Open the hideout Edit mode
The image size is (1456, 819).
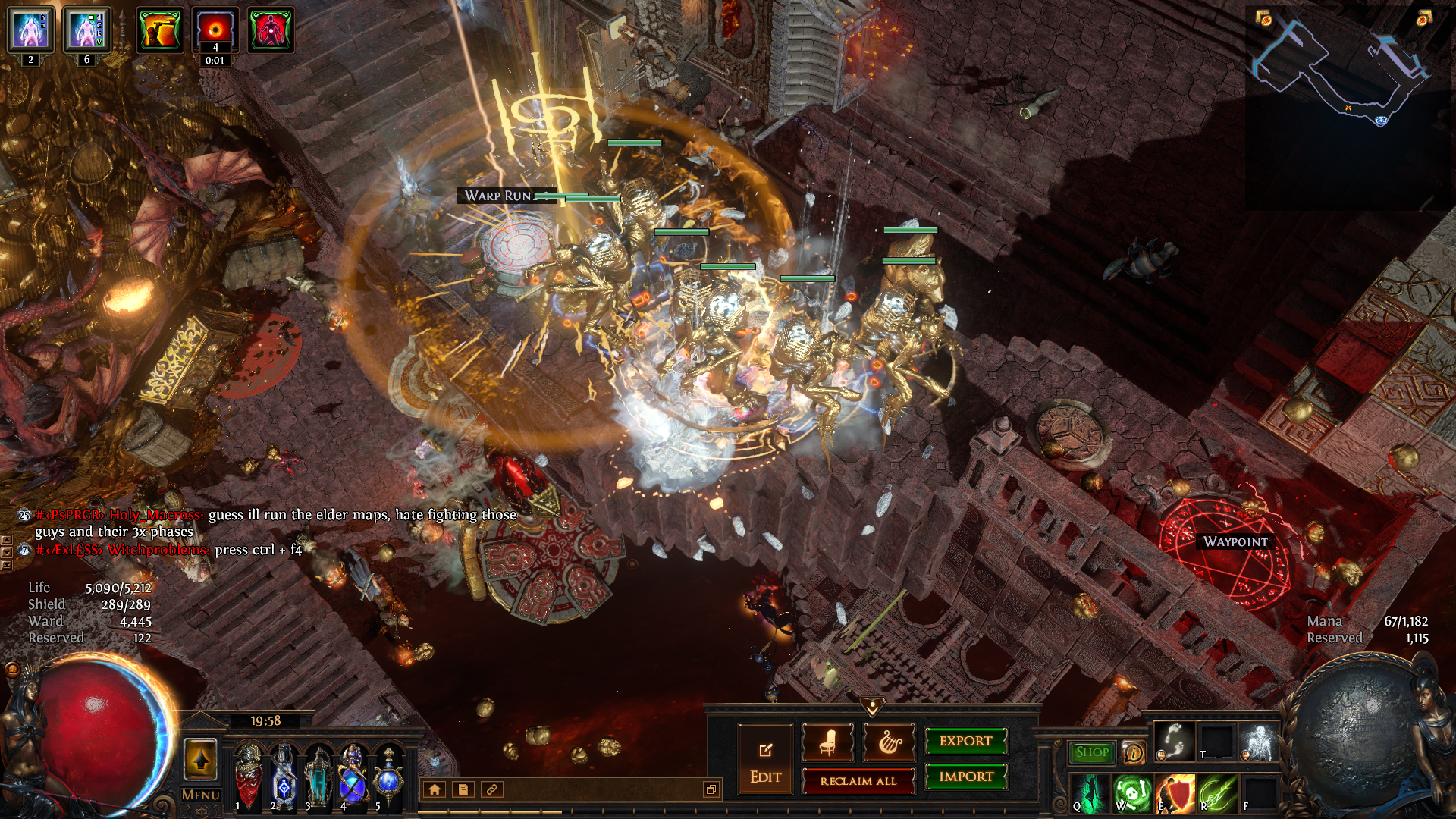click(765, 760)
